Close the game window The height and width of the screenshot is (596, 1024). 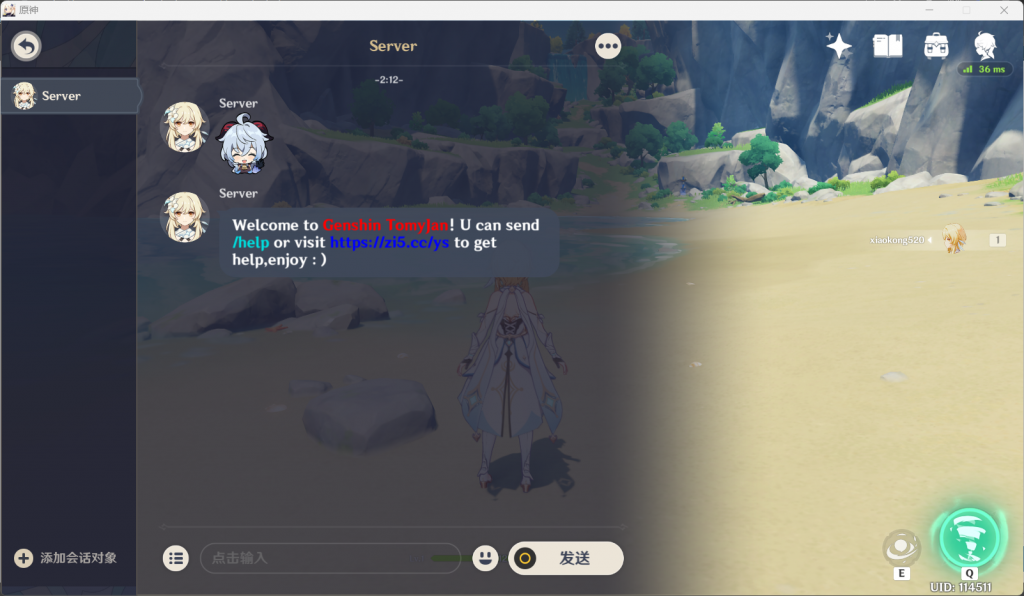click(1004, 9)
